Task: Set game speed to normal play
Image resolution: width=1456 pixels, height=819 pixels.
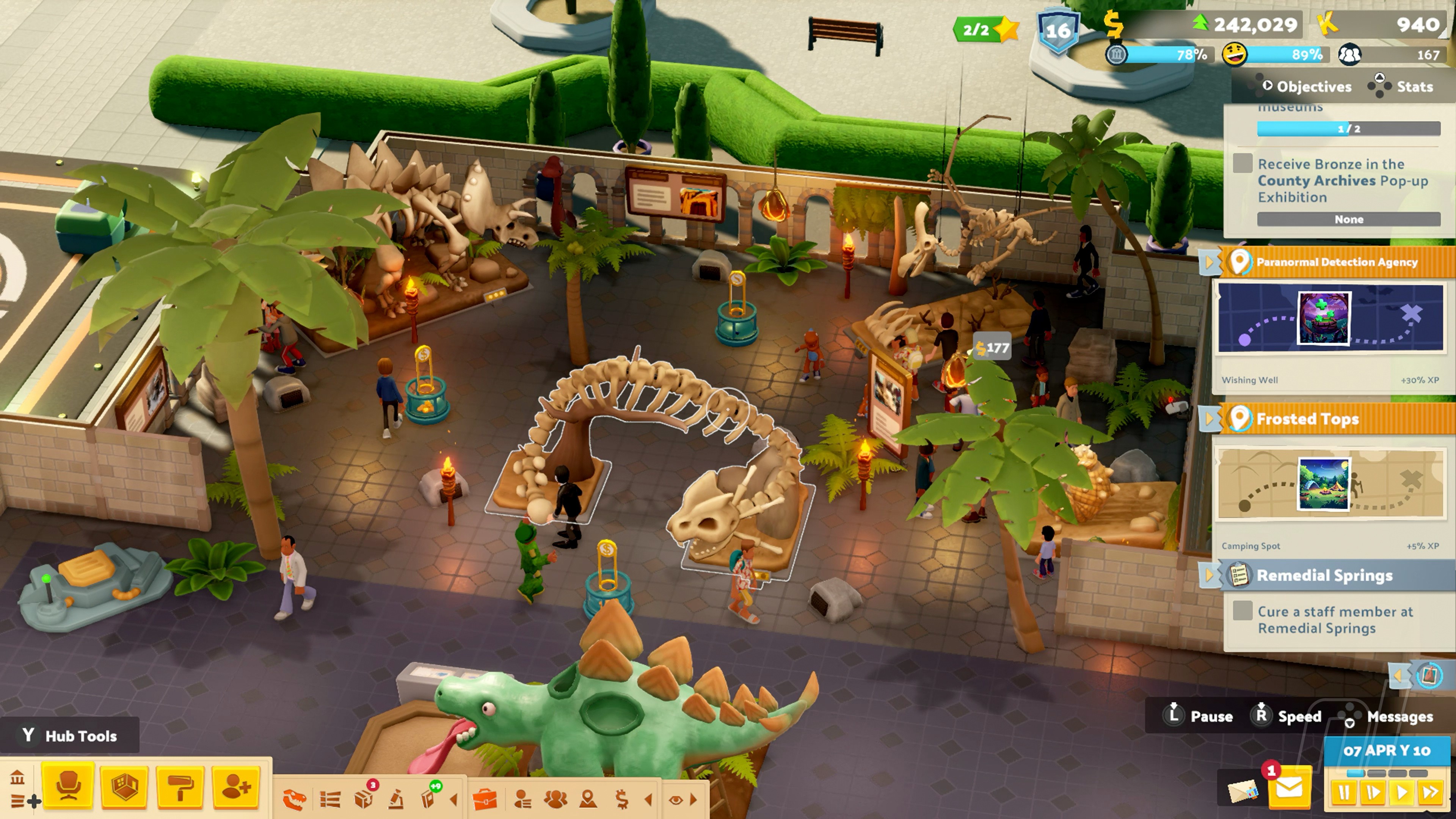Action: pos(1402,792)
